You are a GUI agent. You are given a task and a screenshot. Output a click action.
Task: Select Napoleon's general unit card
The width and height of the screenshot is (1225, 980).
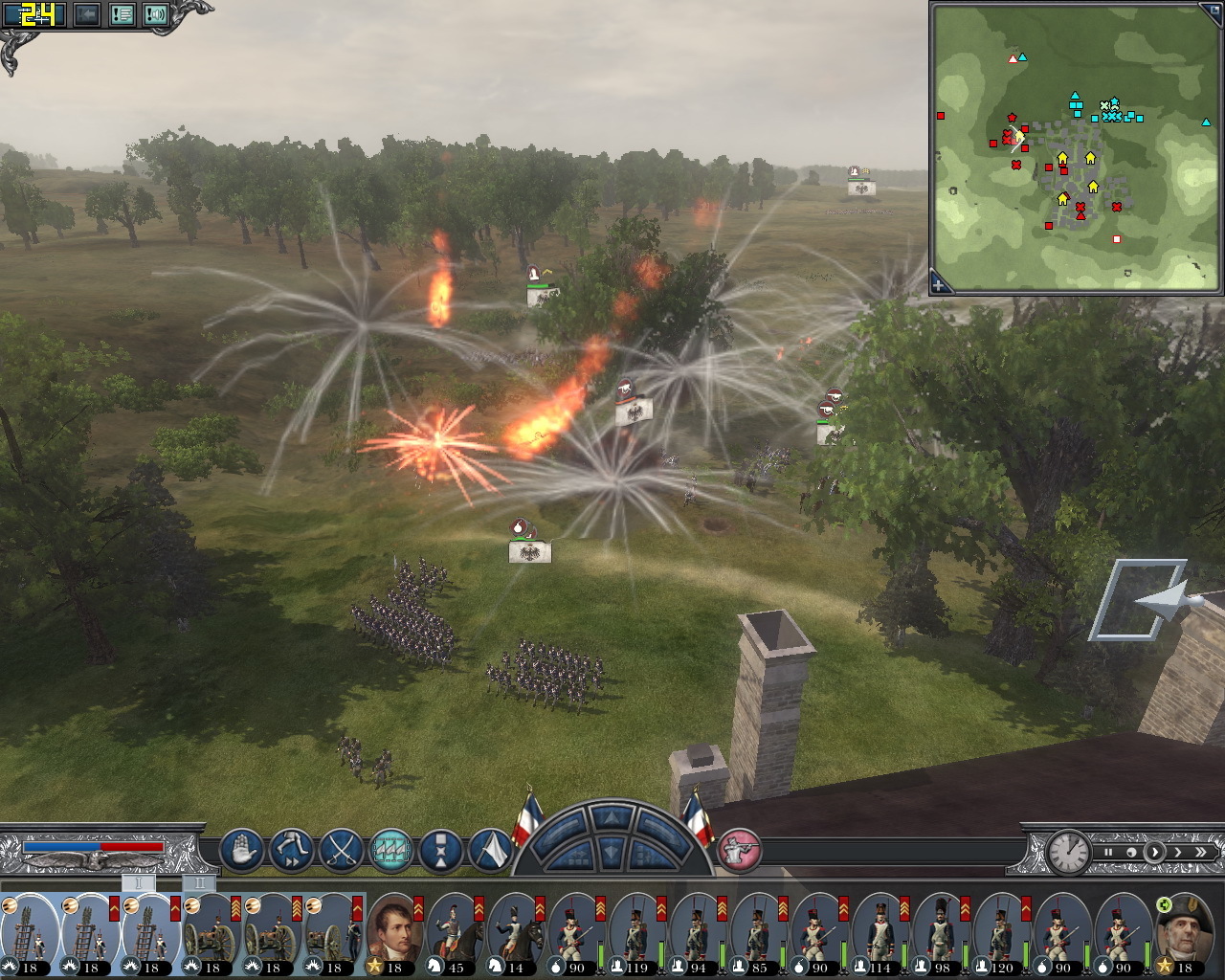click(x=394, y=931)
